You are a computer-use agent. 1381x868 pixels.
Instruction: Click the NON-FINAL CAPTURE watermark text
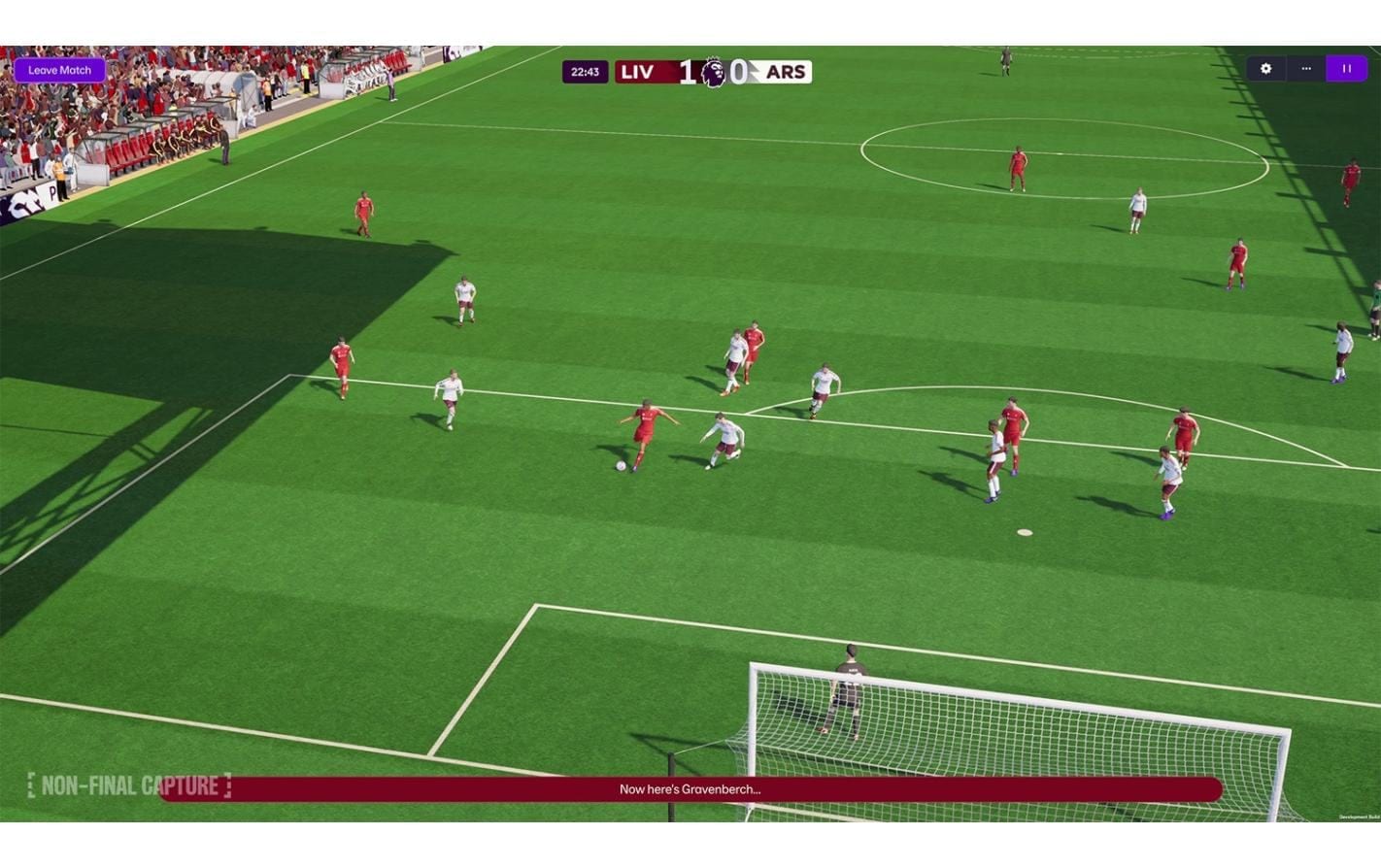tap(129, 785)
